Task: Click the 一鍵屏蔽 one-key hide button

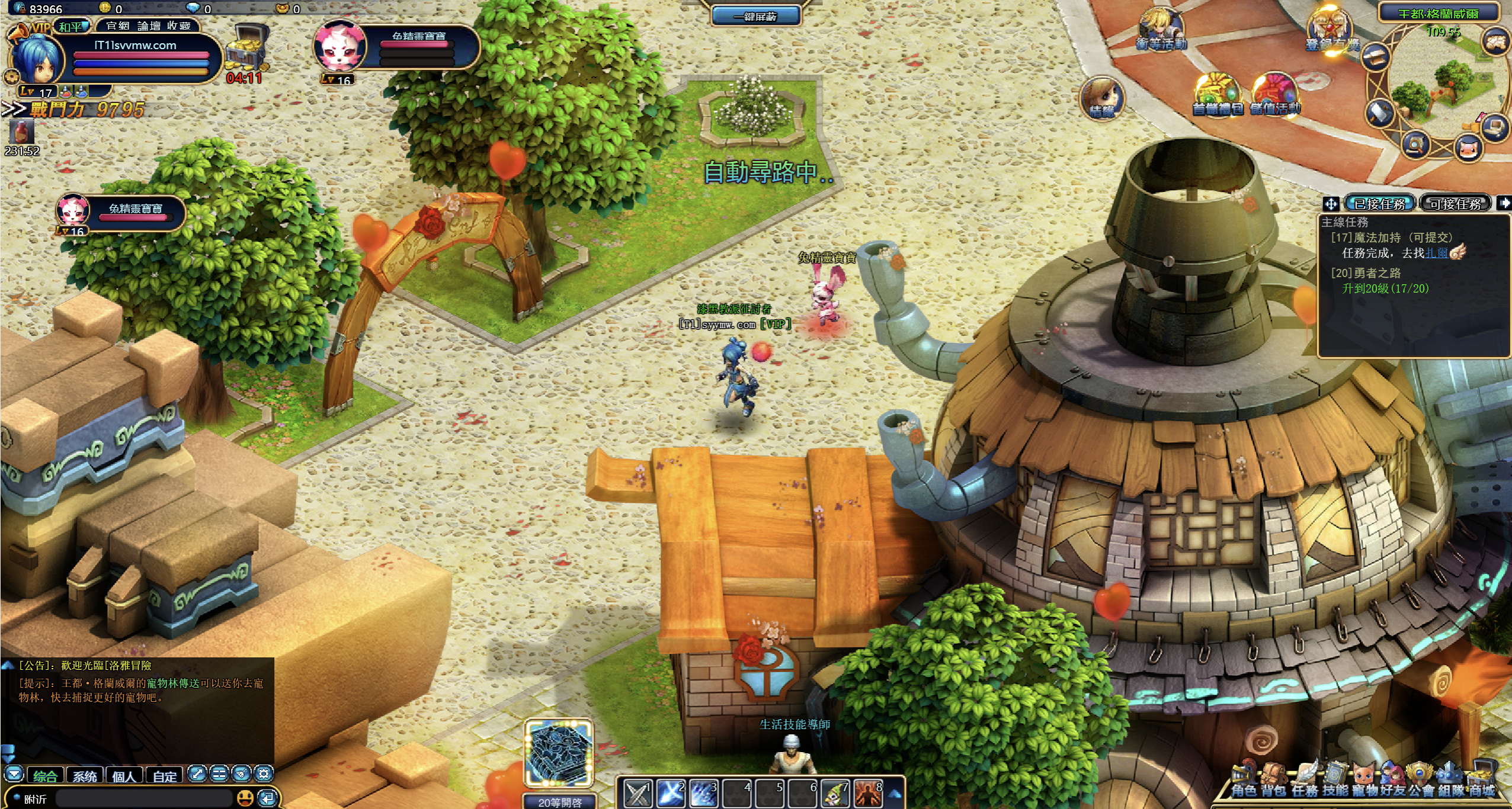Action: click(755, 17)
